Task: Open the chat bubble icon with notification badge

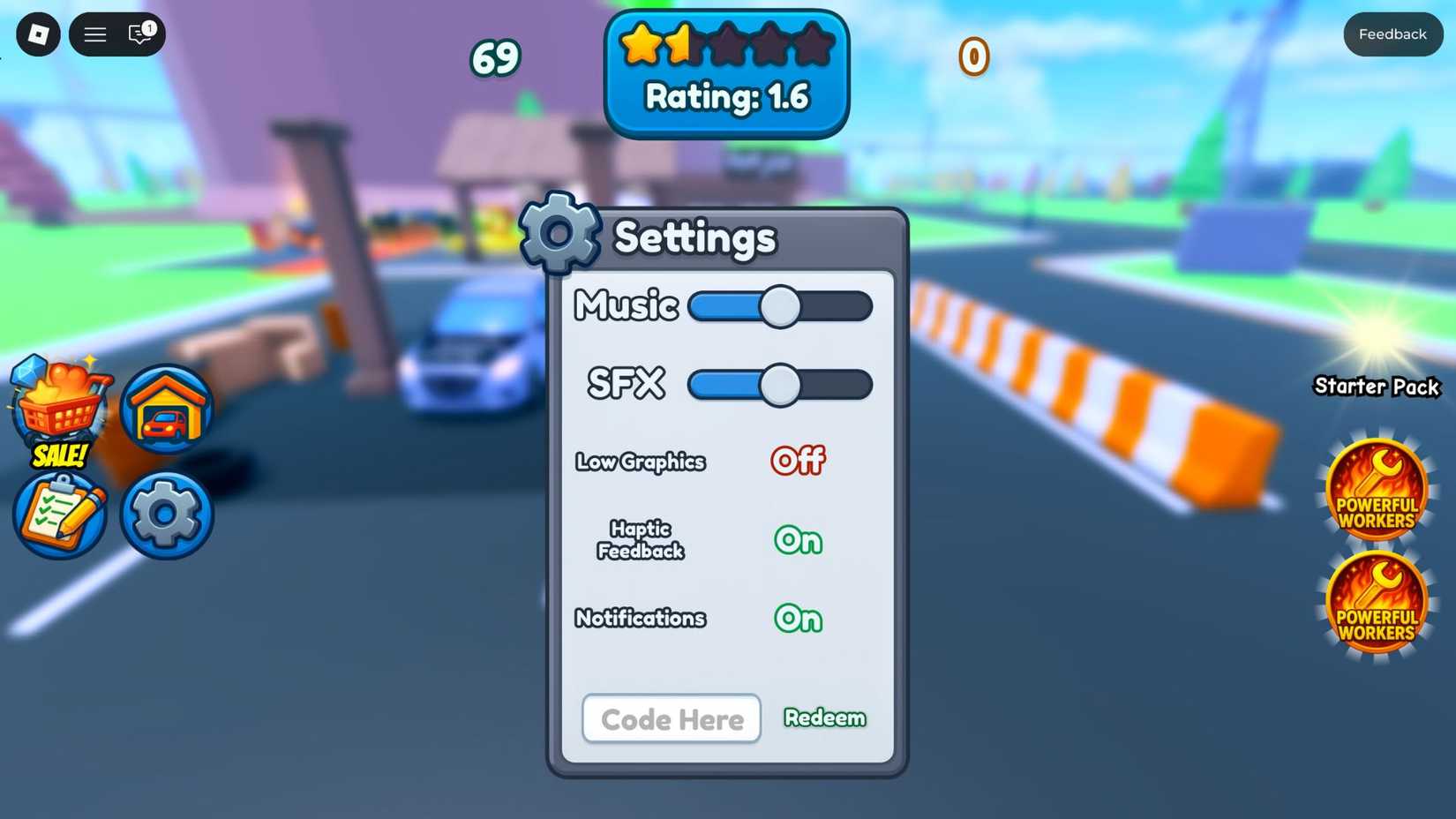Action: tap(138, 34)
